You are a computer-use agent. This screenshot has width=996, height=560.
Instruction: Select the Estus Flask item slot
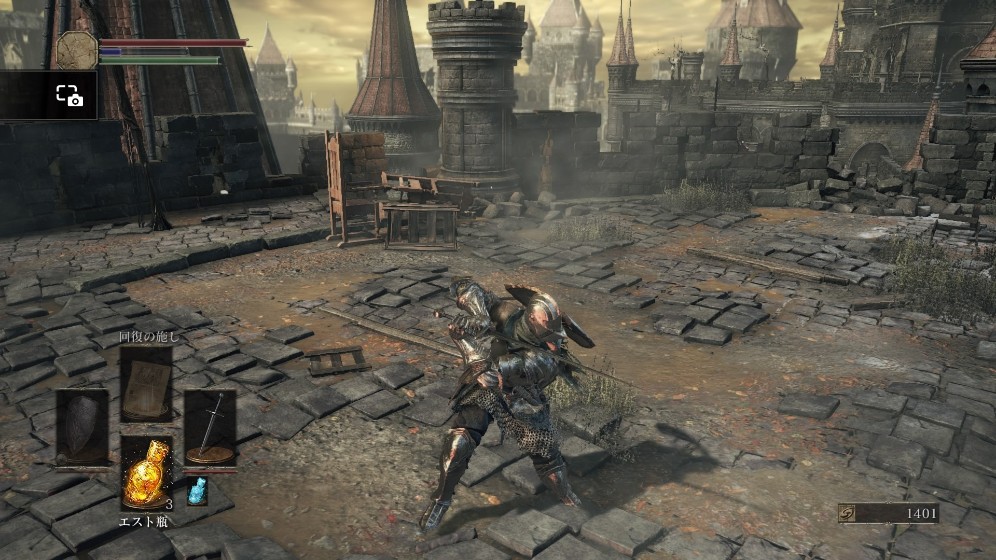[146, 472]
